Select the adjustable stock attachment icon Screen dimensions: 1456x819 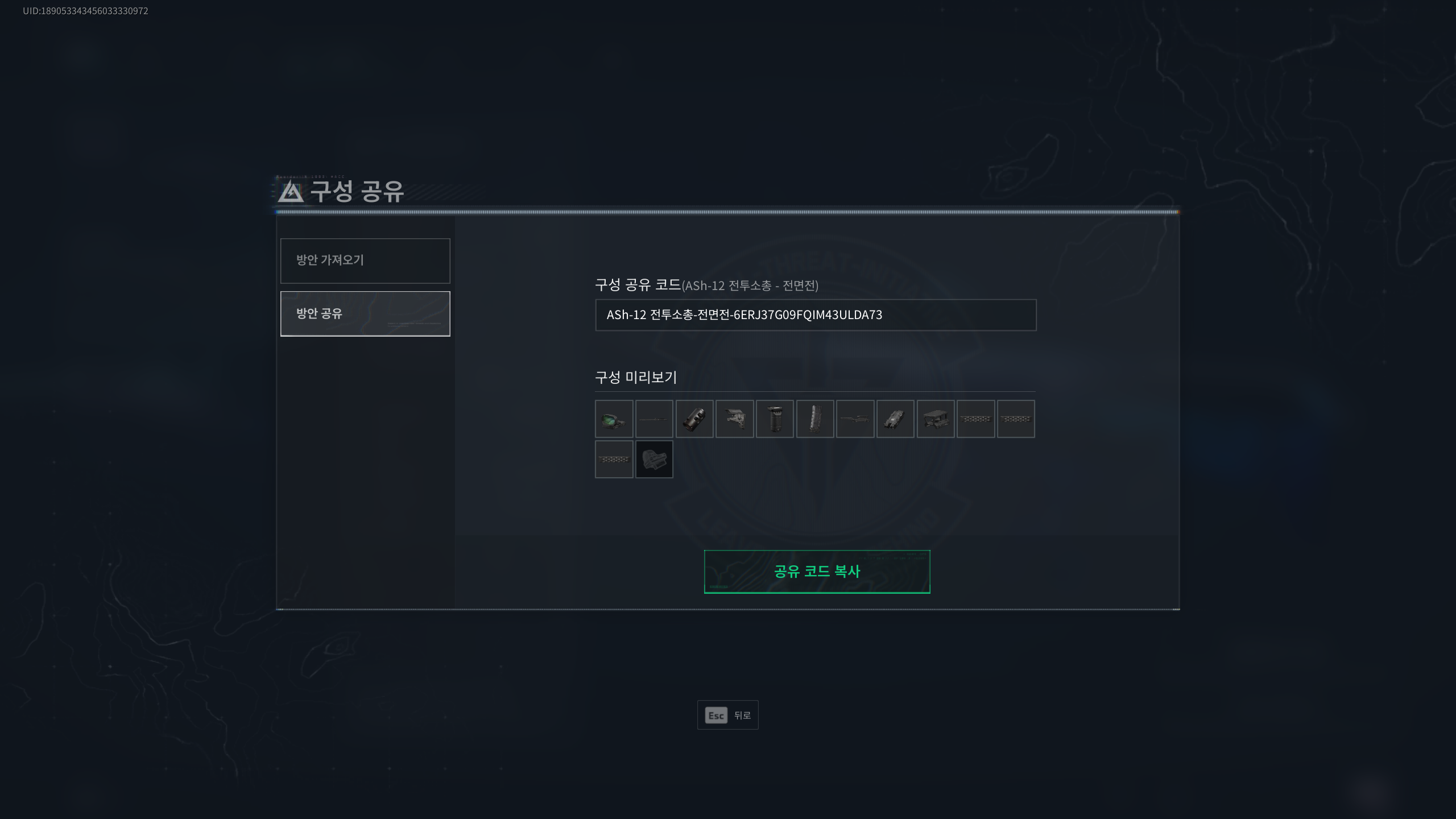coord(735,419)
